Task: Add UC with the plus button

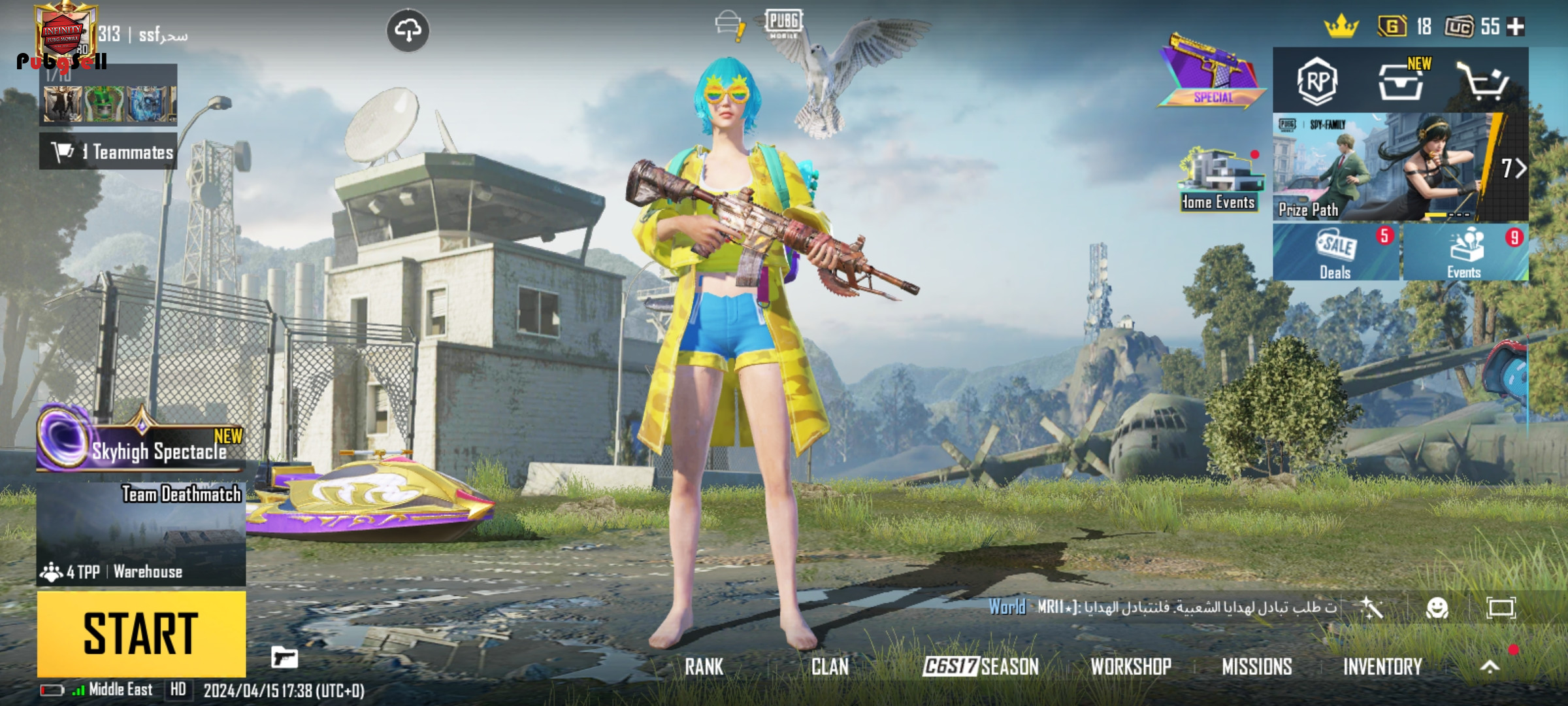Action: (x=1516, y=27)
